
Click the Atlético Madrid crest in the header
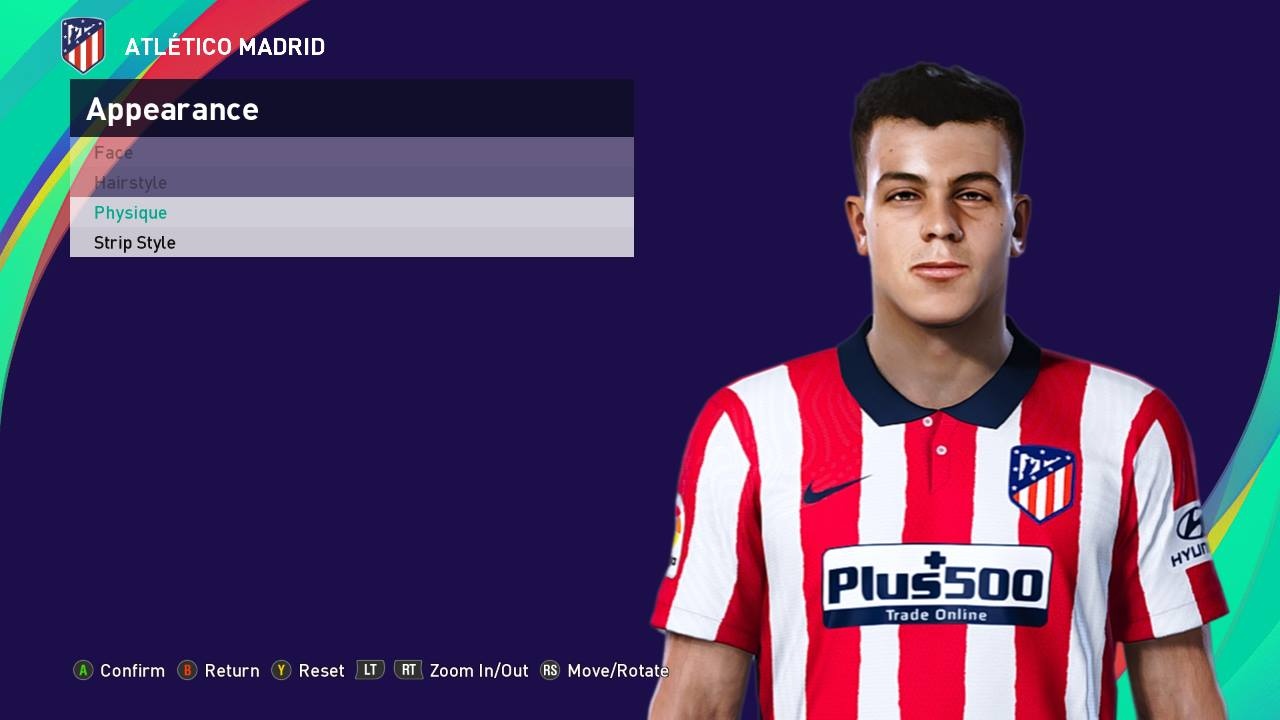82,42
